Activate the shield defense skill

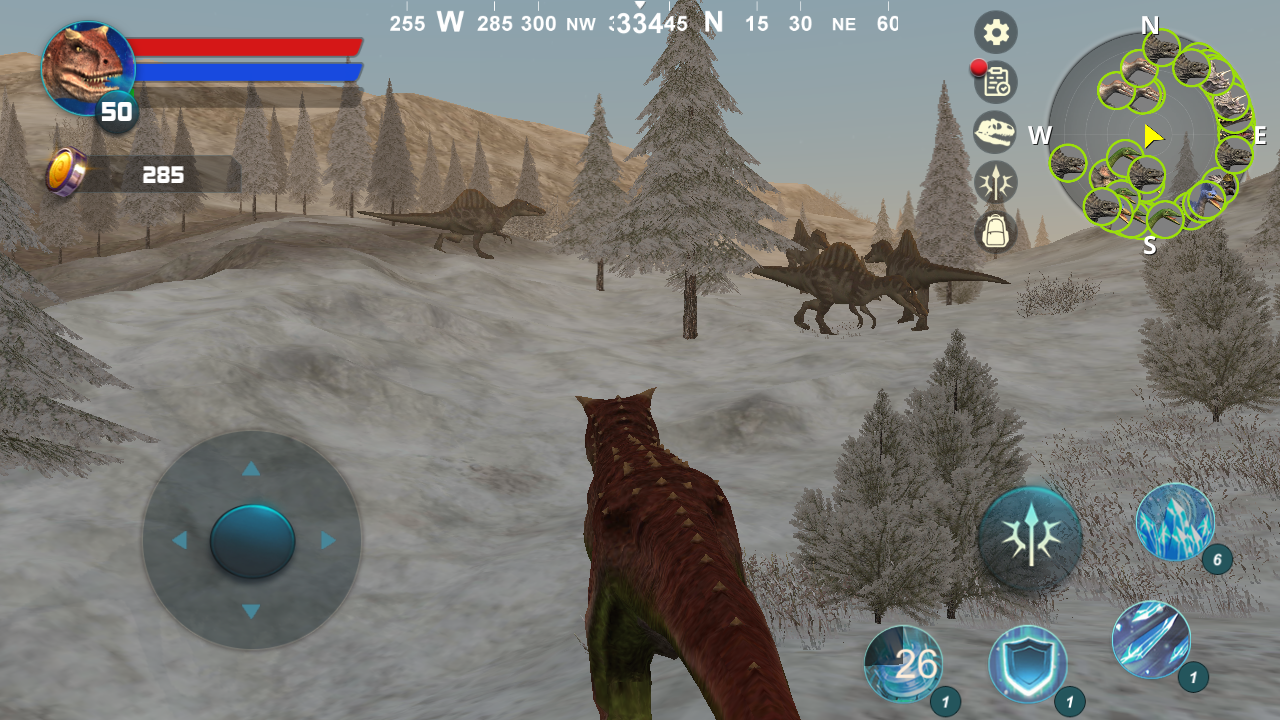(1030, 665)
